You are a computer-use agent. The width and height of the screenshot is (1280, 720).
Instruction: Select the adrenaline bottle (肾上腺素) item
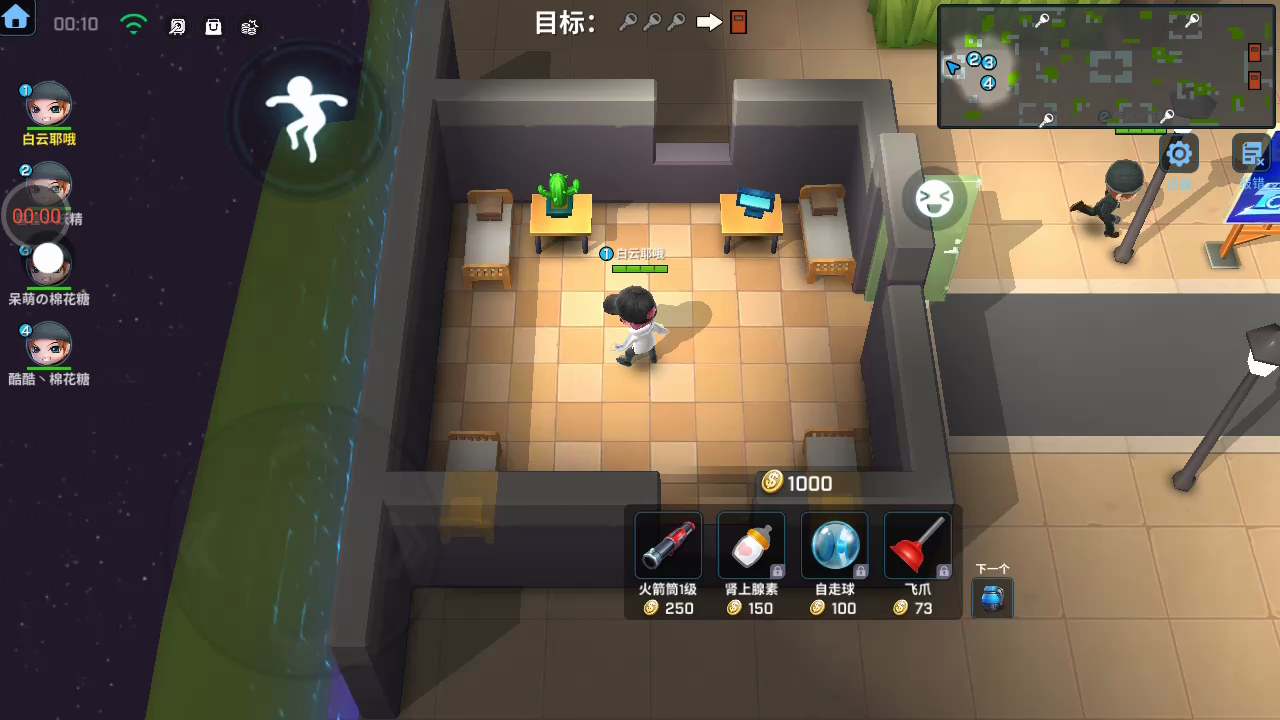(751, 546)
